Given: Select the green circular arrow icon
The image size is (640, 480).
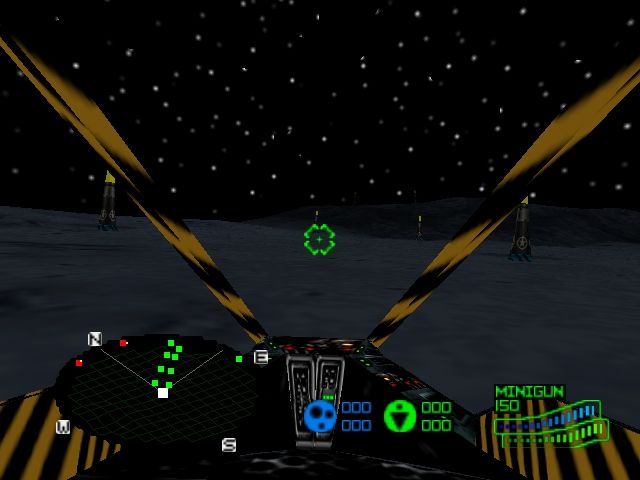Looking at the screenshot, I should tap(400, 415).
